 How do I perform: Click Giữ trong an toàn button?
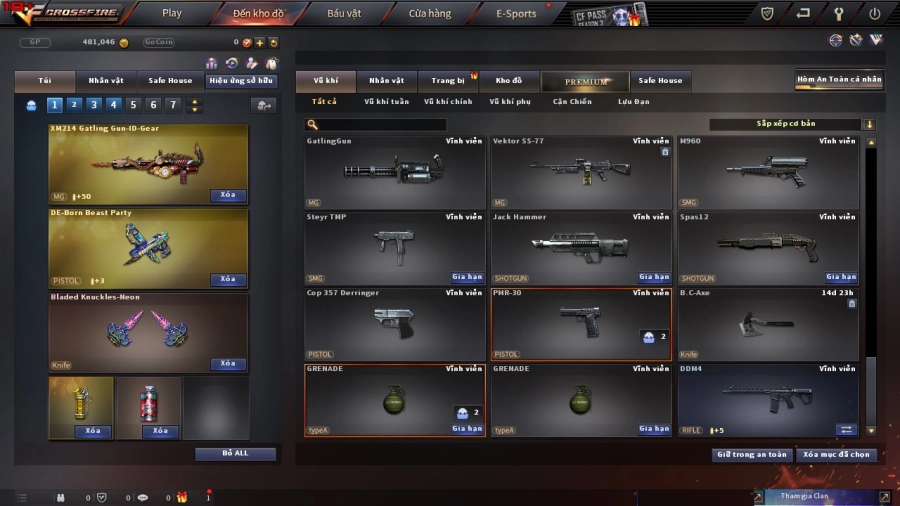[x=752, y=454]
